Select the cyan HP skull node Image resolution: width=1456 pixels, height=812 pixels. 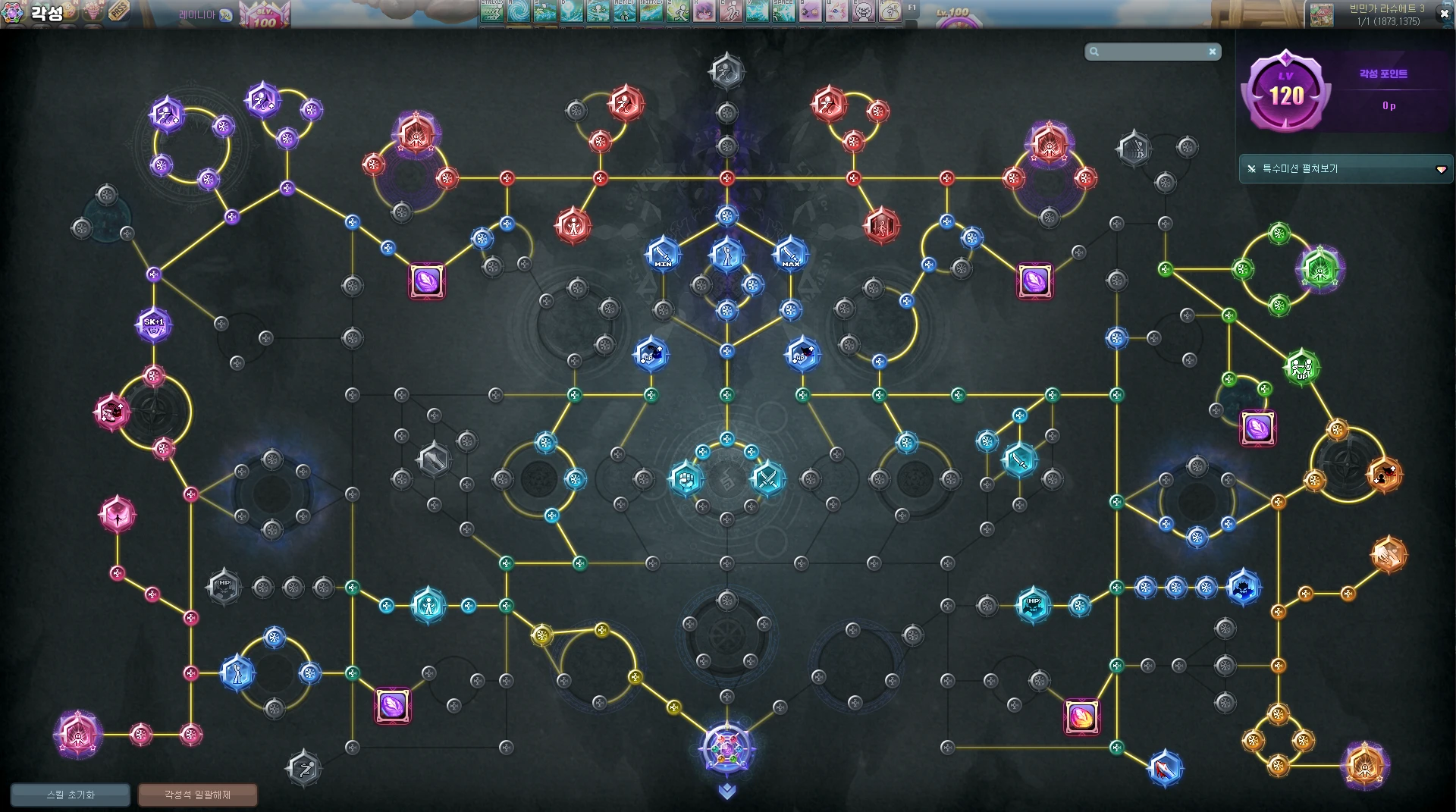pos(1034,605)
